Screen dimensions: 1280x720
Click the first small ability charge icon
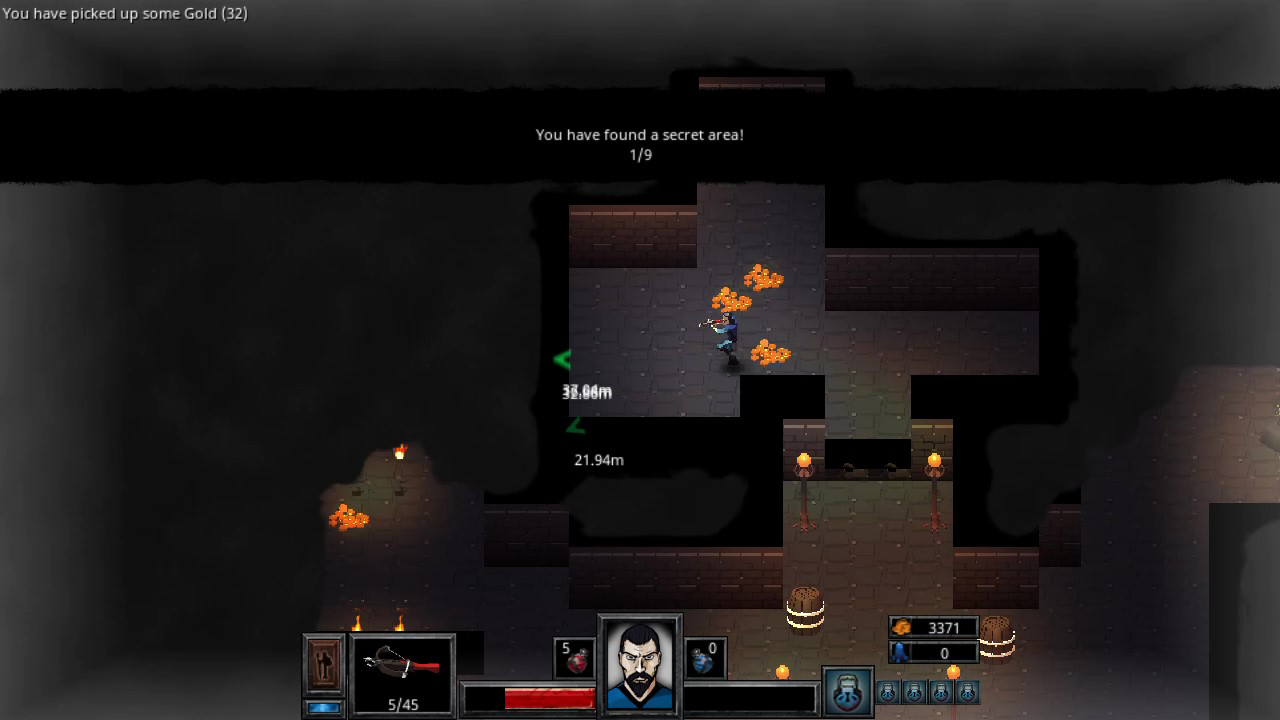click(887, 691)
